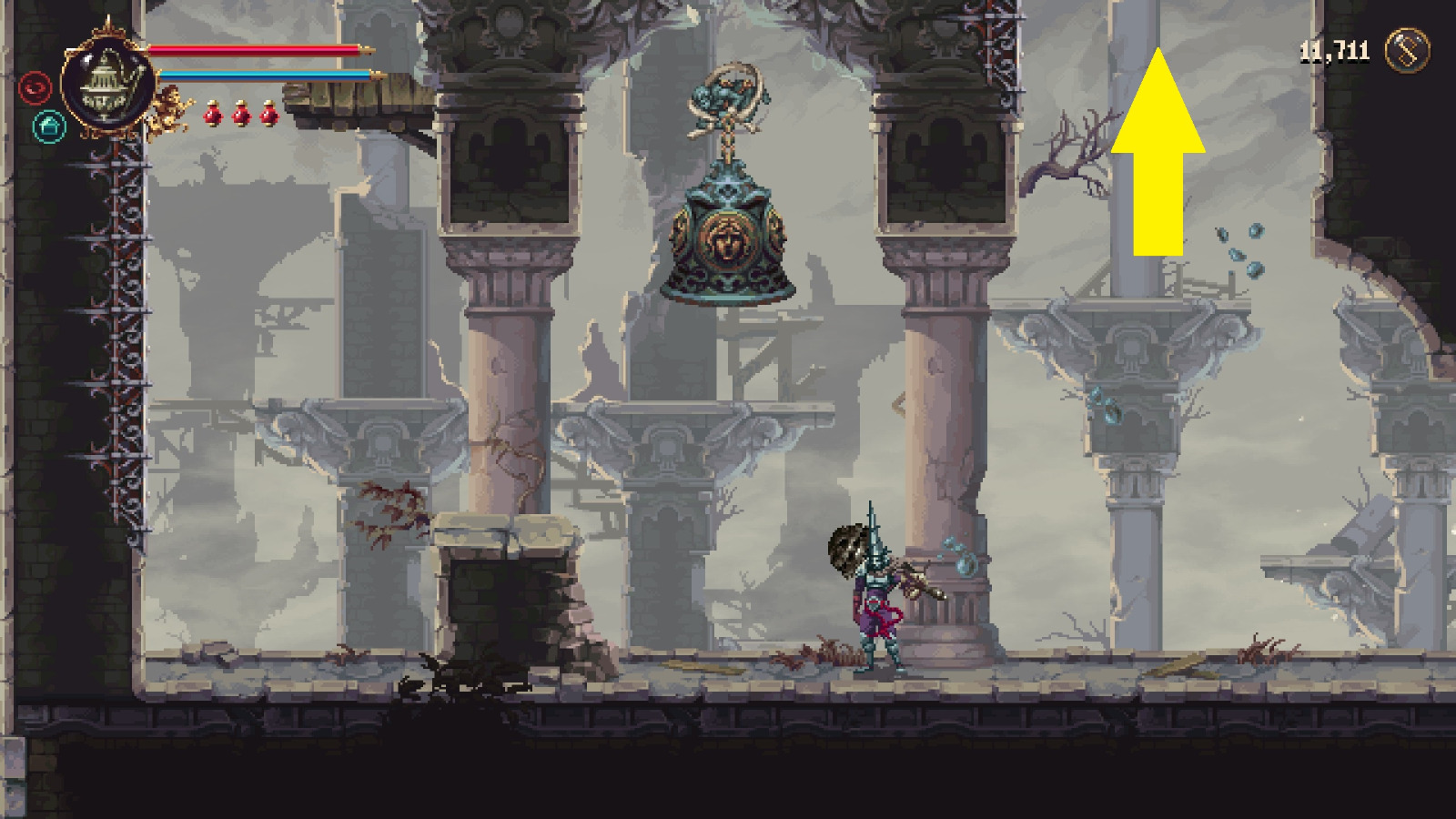
Task: Click the blue fervour bar
Action: (264, 73)
